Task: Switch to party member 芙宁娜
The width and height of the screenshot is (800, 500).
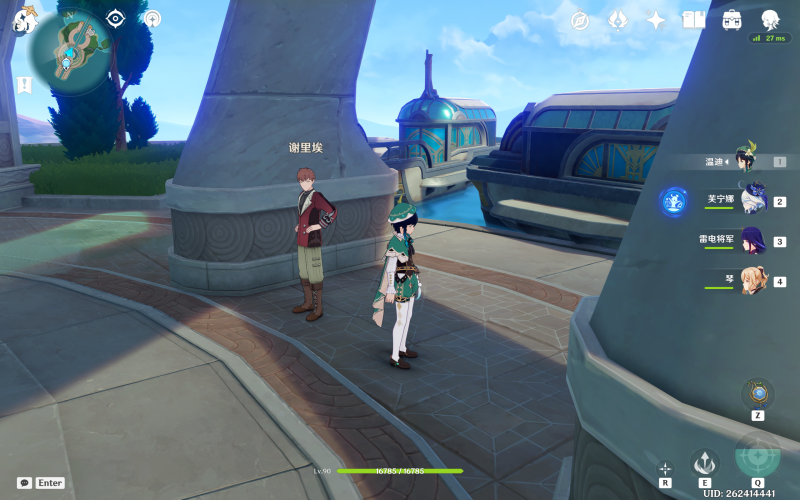Action: [x=750, y=200]
